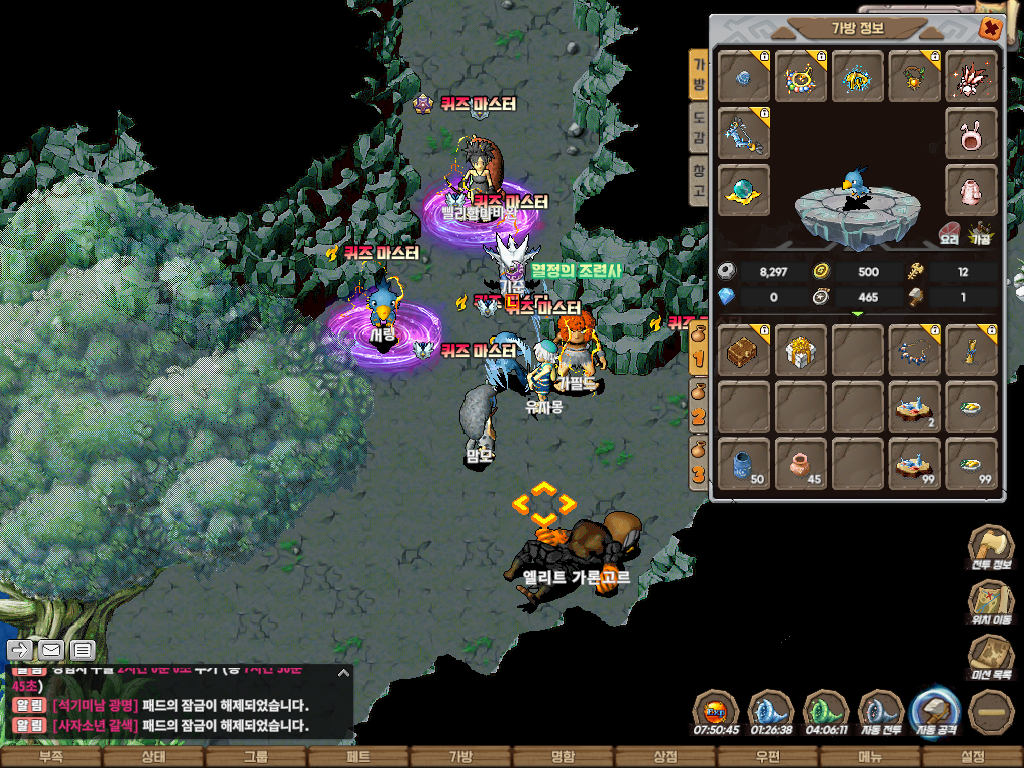The height and width of the screenshot is (768, 1024).
Task: Open the 창고 storage tab
Action: pos(699,181)
